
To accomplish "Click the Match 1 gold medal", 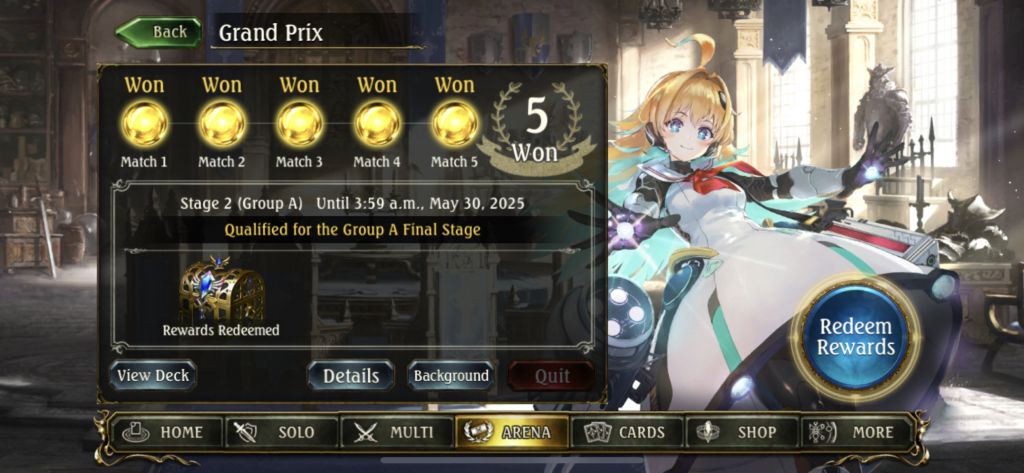I will pos(144,124).
